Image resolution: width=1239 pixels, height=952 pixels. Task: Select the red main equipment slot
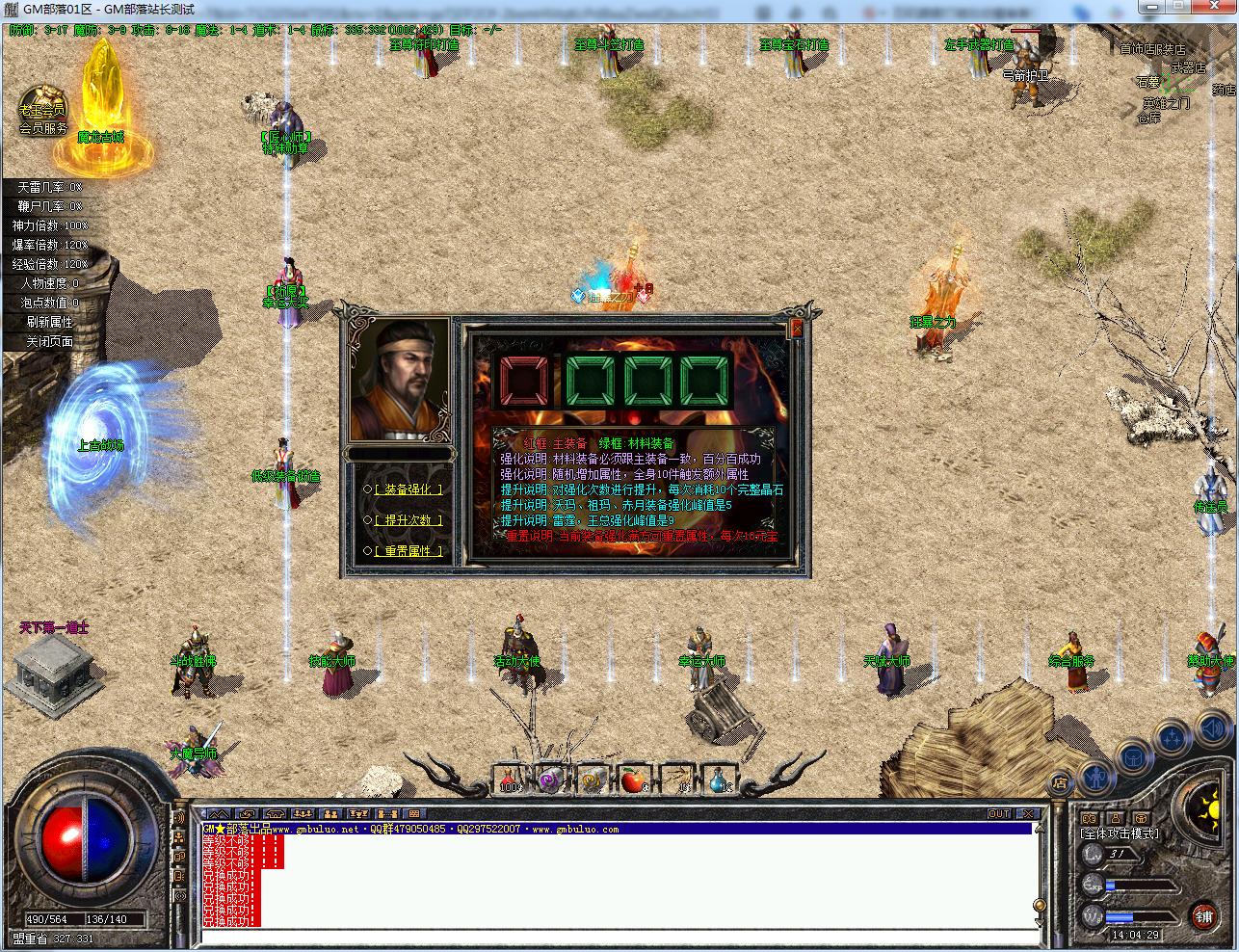pyautogui.click(x=522, y=383)
